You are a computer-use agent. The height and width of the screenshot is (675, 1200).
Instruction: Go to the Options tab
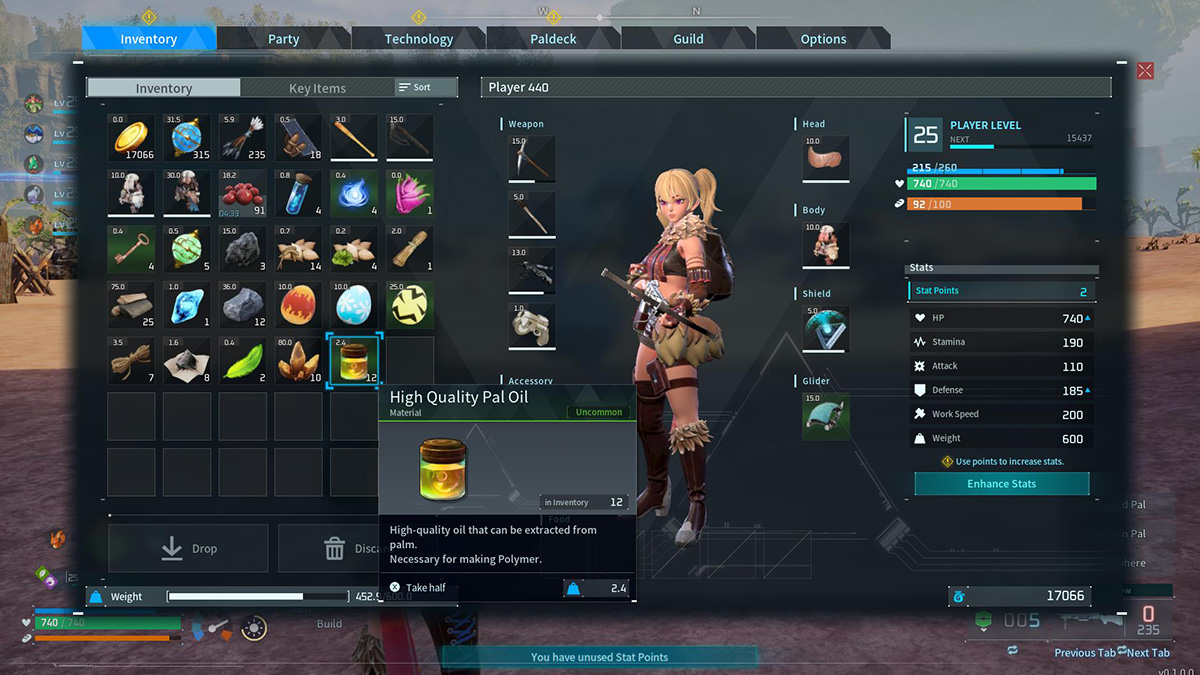coord(823,39)
